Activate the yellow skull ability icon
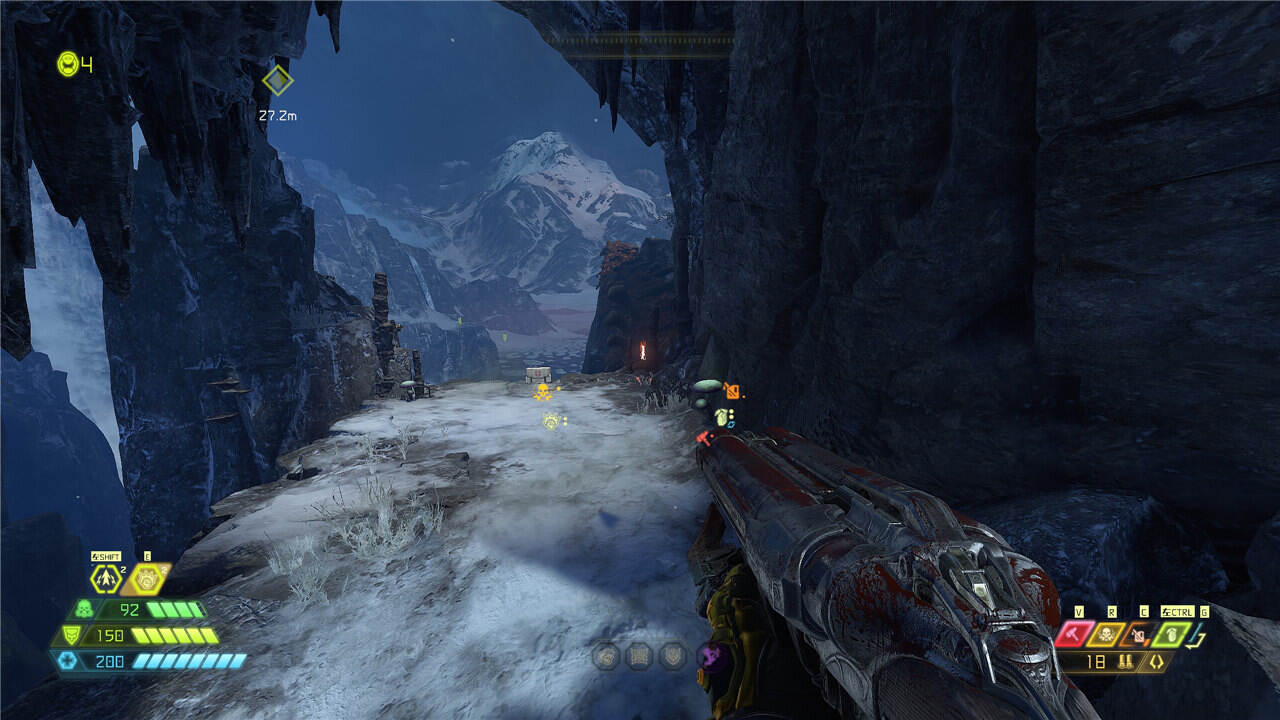The image size is (1280, 720). click(x=1107, y=634)
